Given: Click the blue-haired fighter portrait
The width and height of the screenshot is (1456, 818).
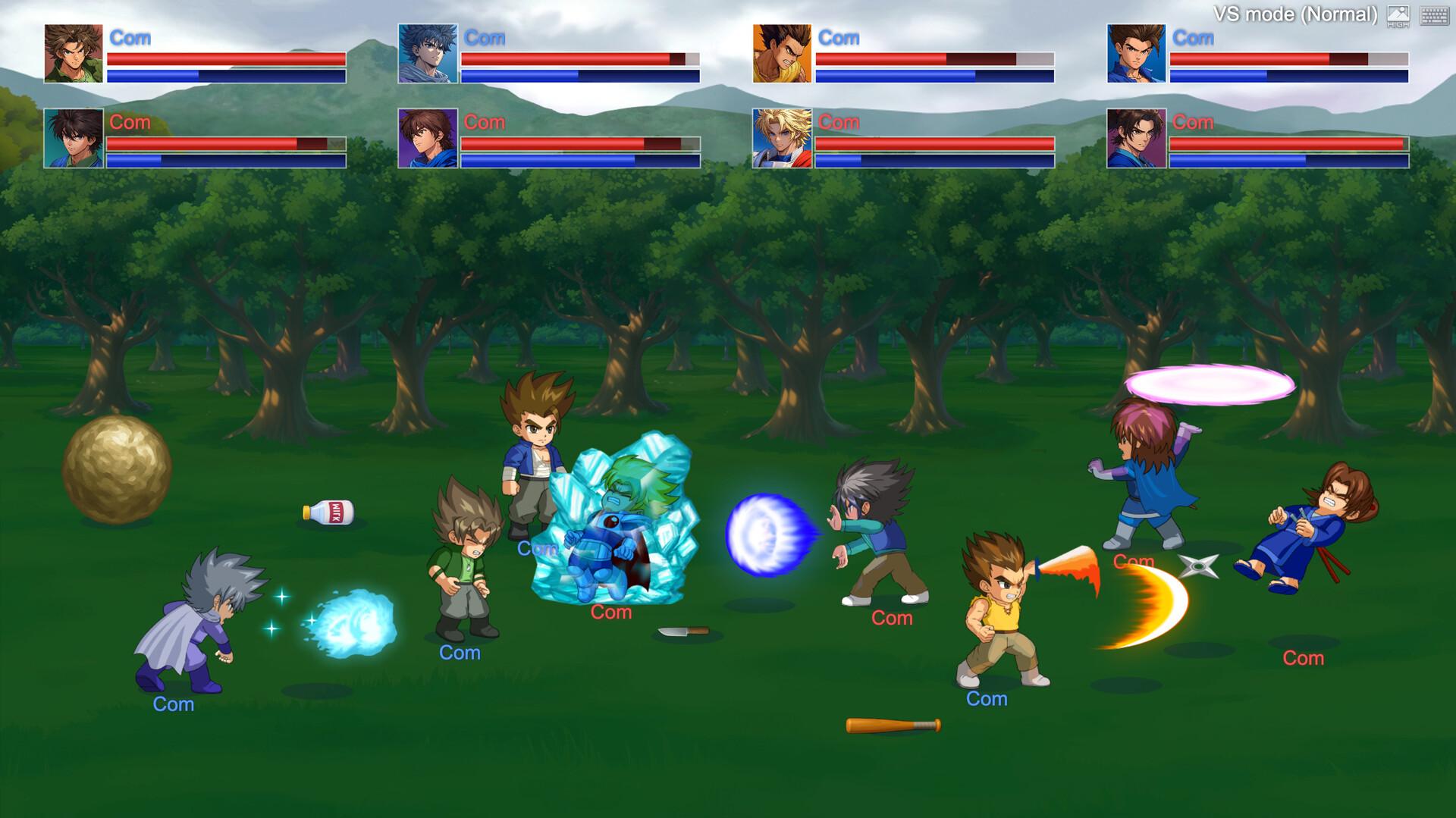Looking at the screenshot, I should click(426, 55).
